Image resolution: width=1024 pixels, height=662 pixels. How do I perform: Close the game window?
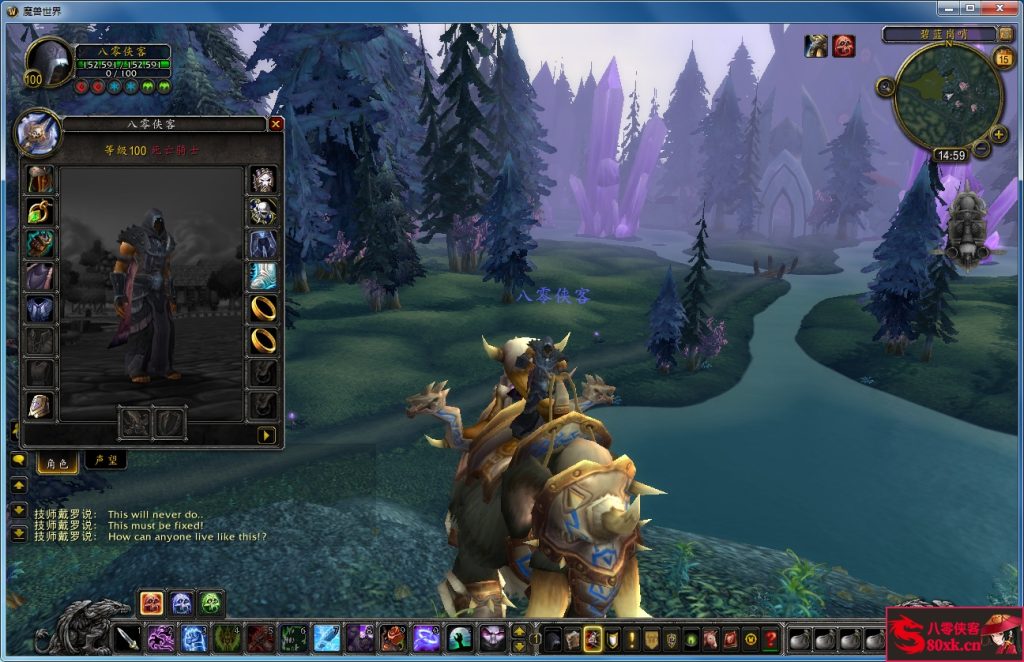point(1000,10)
